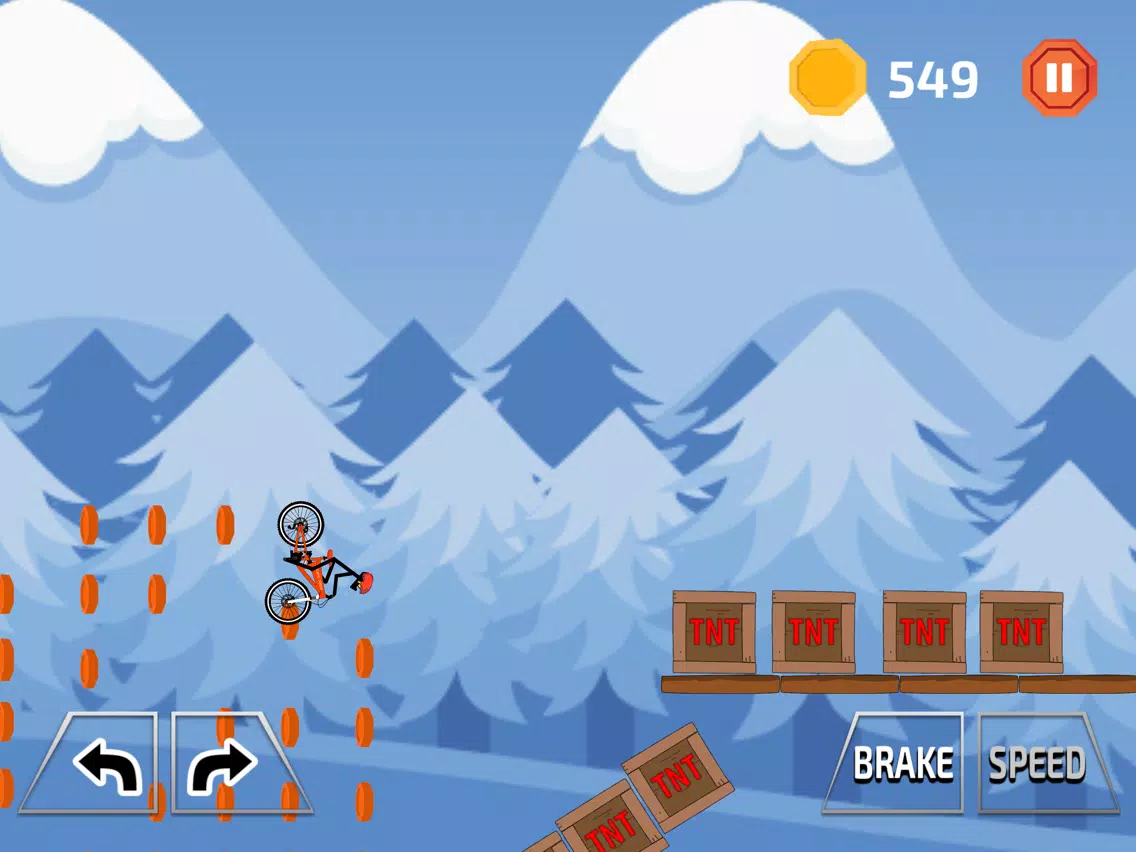Viewport: 1136px width, 852px height.
Task: Hit the SPEED accelerate button
Action: click(x=1040, y=763)
